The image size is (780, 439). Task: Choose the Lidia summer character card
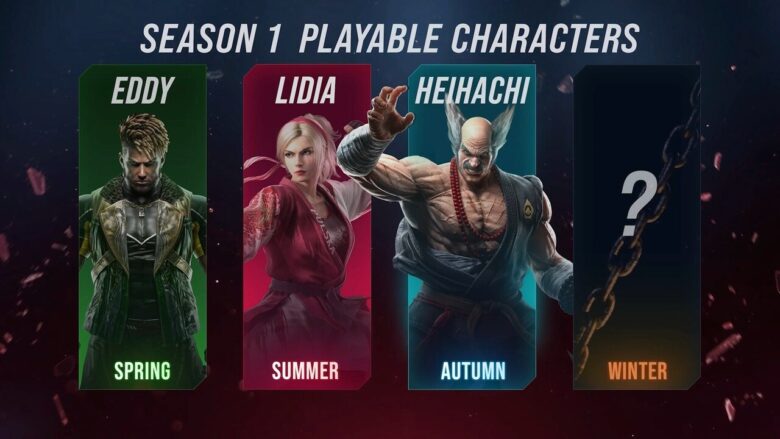tap(306, 228)
